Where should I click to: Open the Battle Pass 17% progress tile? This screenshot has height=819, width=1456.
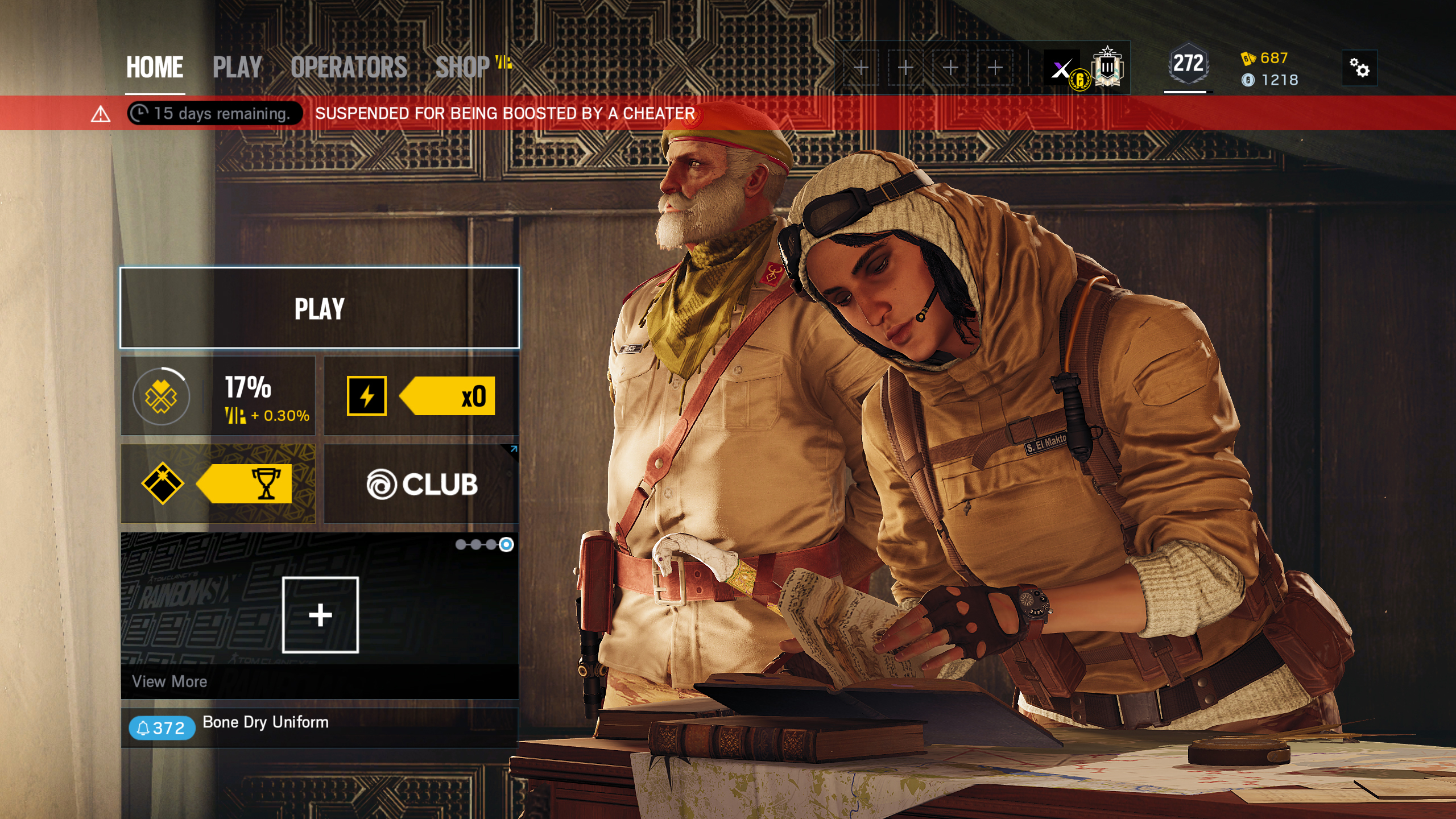[x=218, y=396]
